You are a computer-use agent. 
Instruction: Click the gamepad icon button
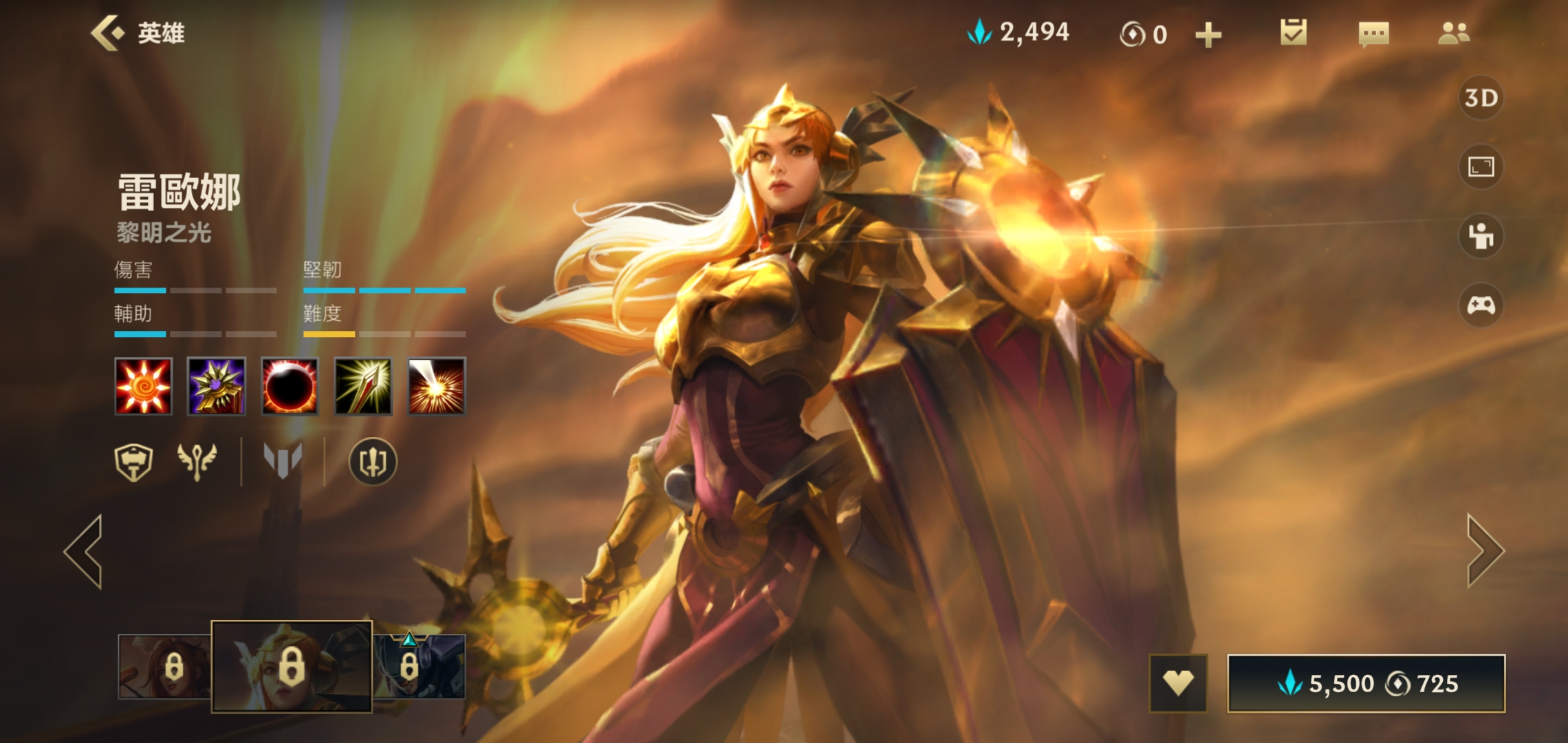coord(1481,305)
